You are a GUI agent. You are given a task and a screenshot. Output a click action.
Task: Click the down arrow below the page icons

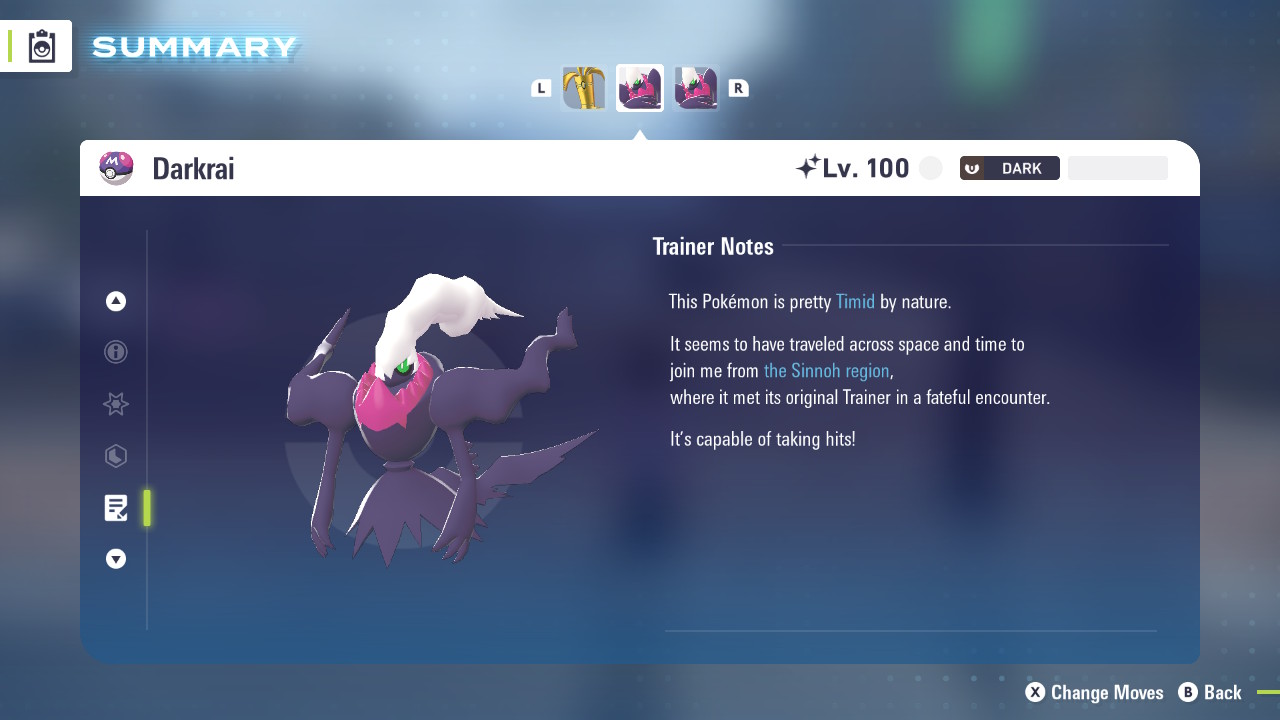tap(116, 559)
